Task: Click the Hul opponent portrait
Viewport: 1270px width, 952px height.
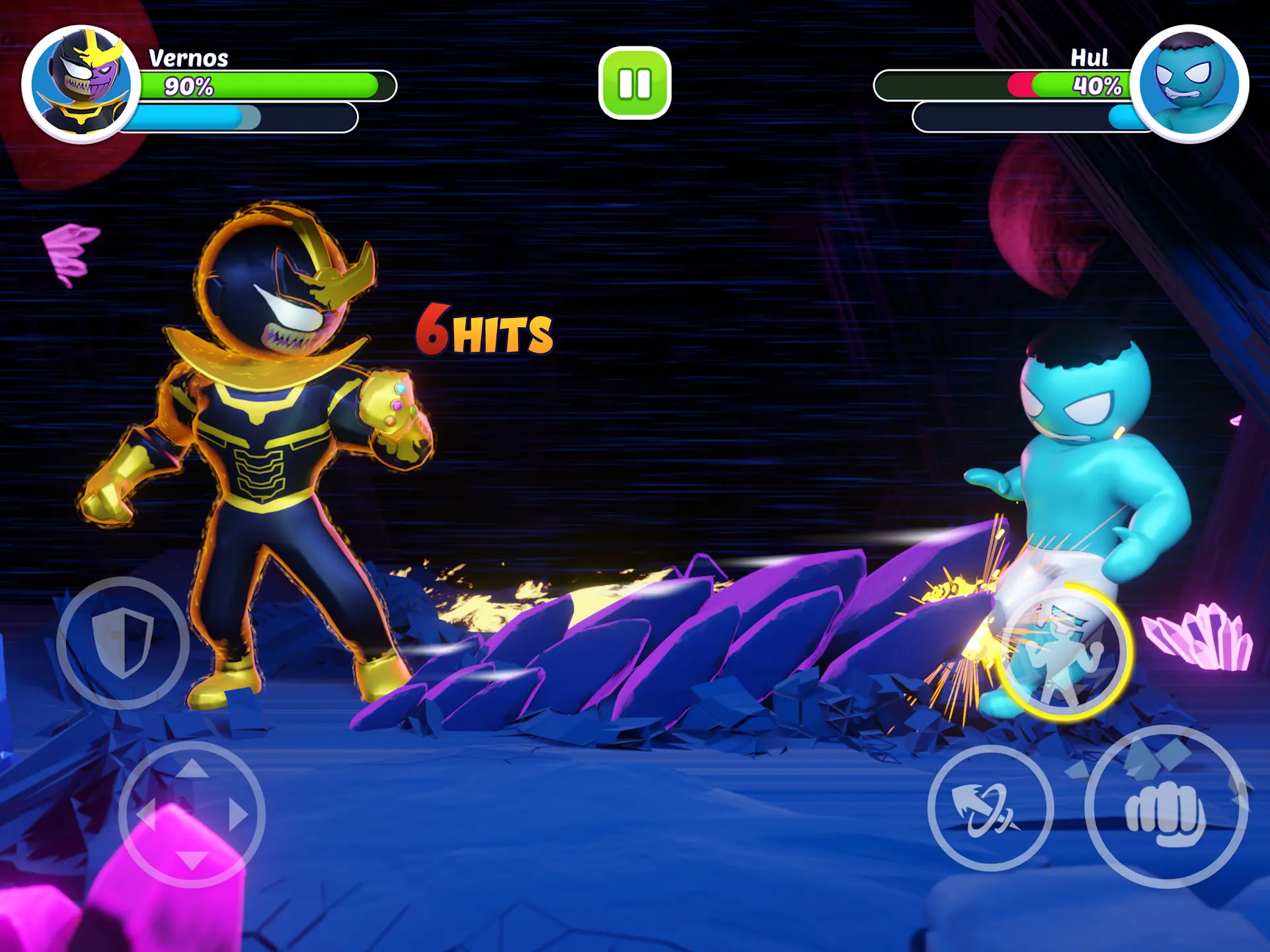Action: pos(1189,84)
